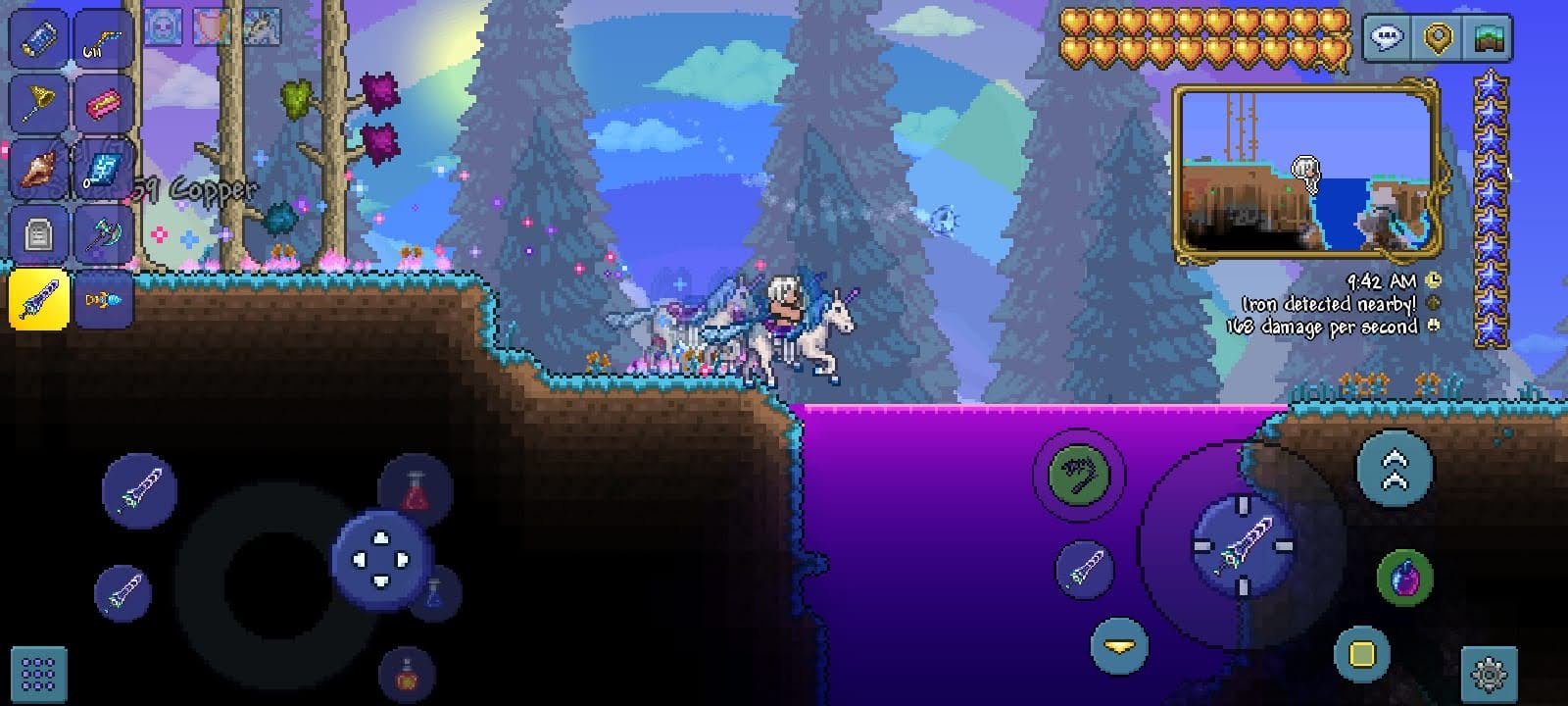Select the drill rocket hotbar slot
1568x706 pixels.
click(104, 298)
